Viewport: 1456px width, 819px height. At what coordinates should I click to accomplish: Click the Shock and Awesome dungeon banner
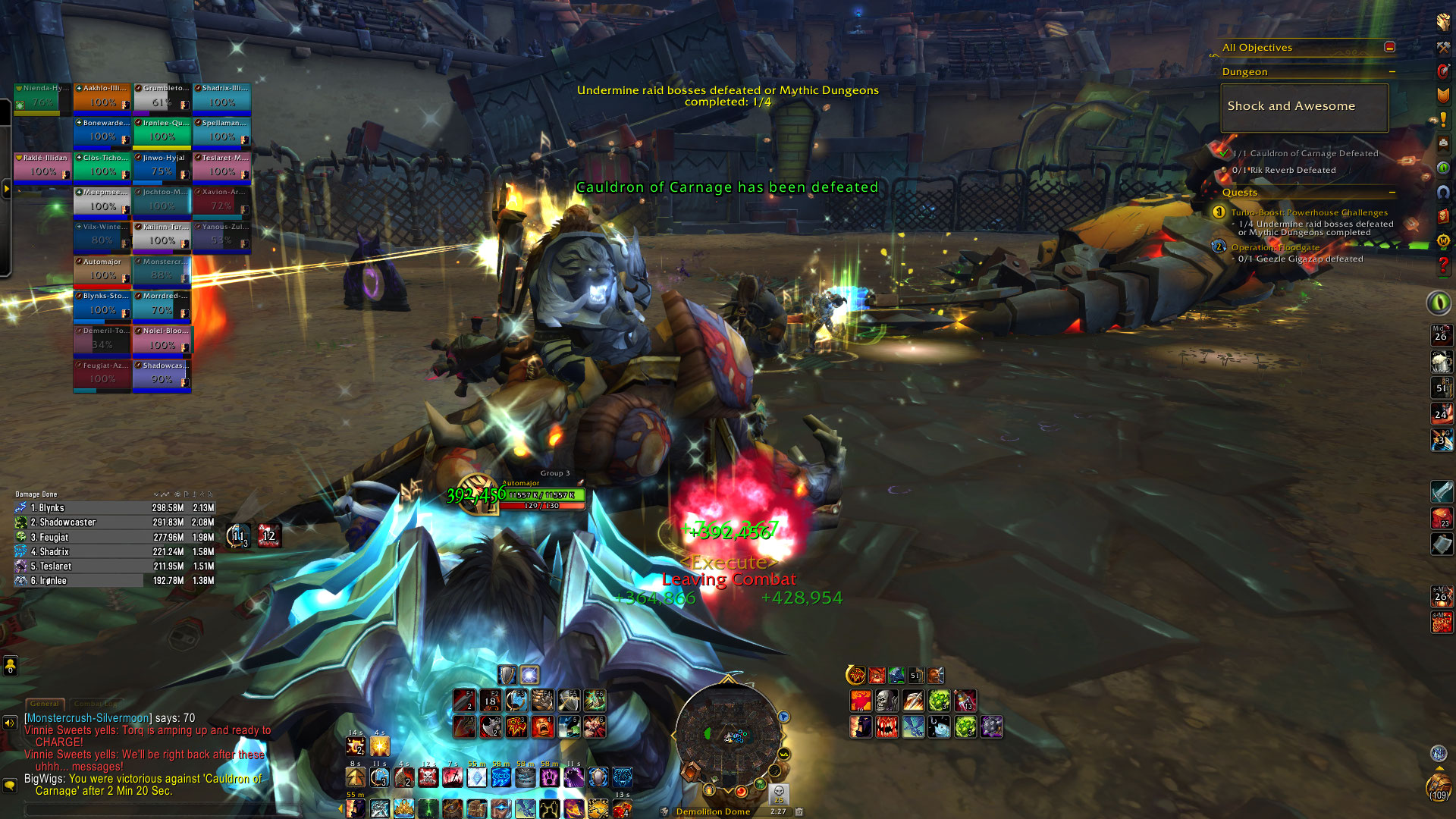(1304, 107)
